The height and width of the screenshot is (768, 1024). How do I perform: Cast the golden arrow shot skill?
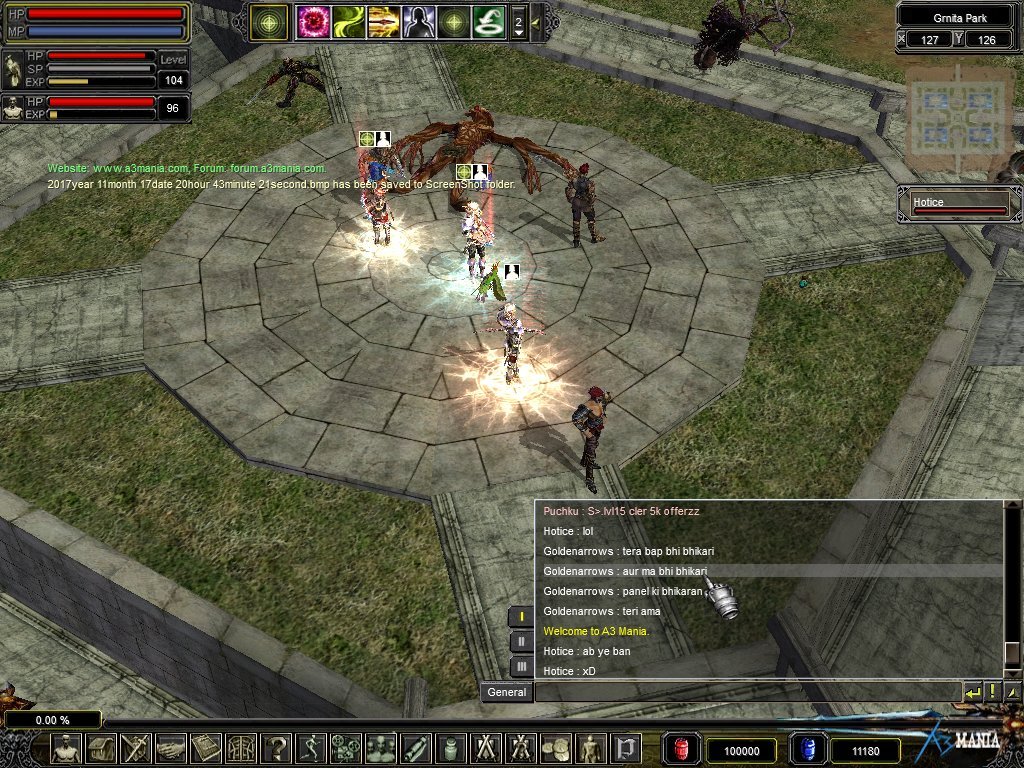pos(383,21)
